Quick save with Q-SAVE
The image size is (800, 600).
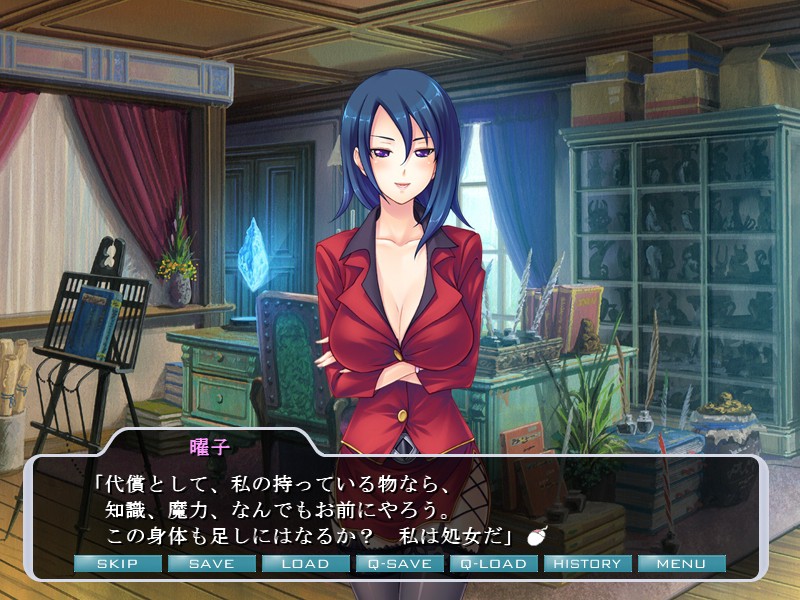399,564
